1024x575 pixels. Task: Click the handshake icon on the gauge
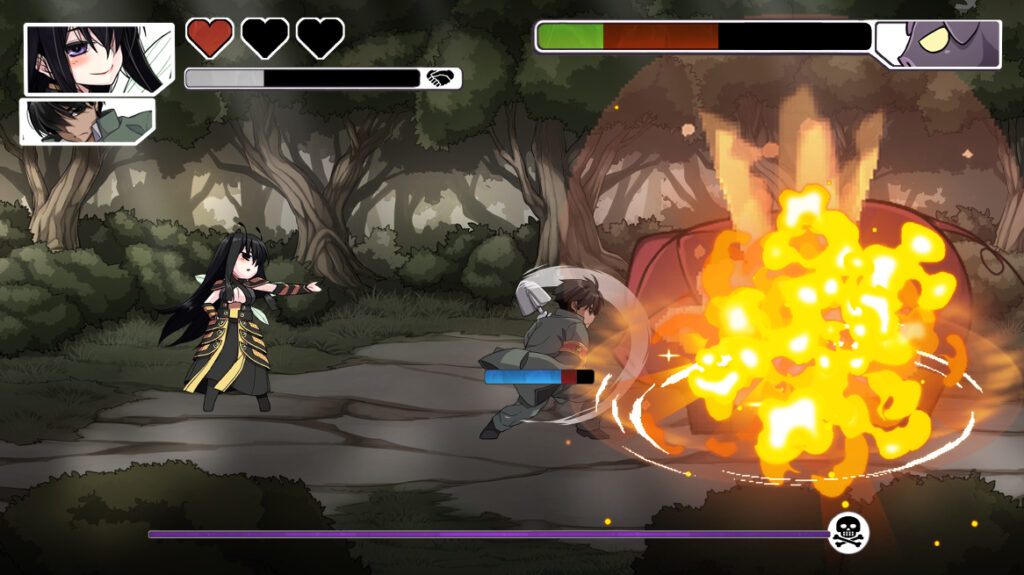pos(440,78)
